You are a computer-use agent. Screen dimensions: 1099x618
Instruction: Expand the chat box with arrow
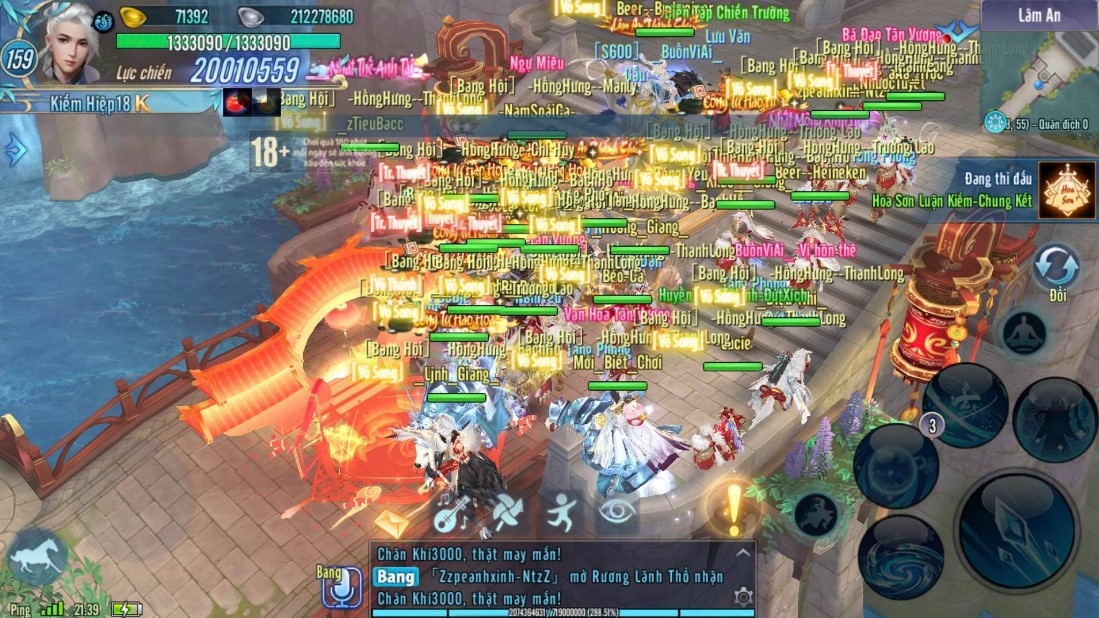pos(743,553)
